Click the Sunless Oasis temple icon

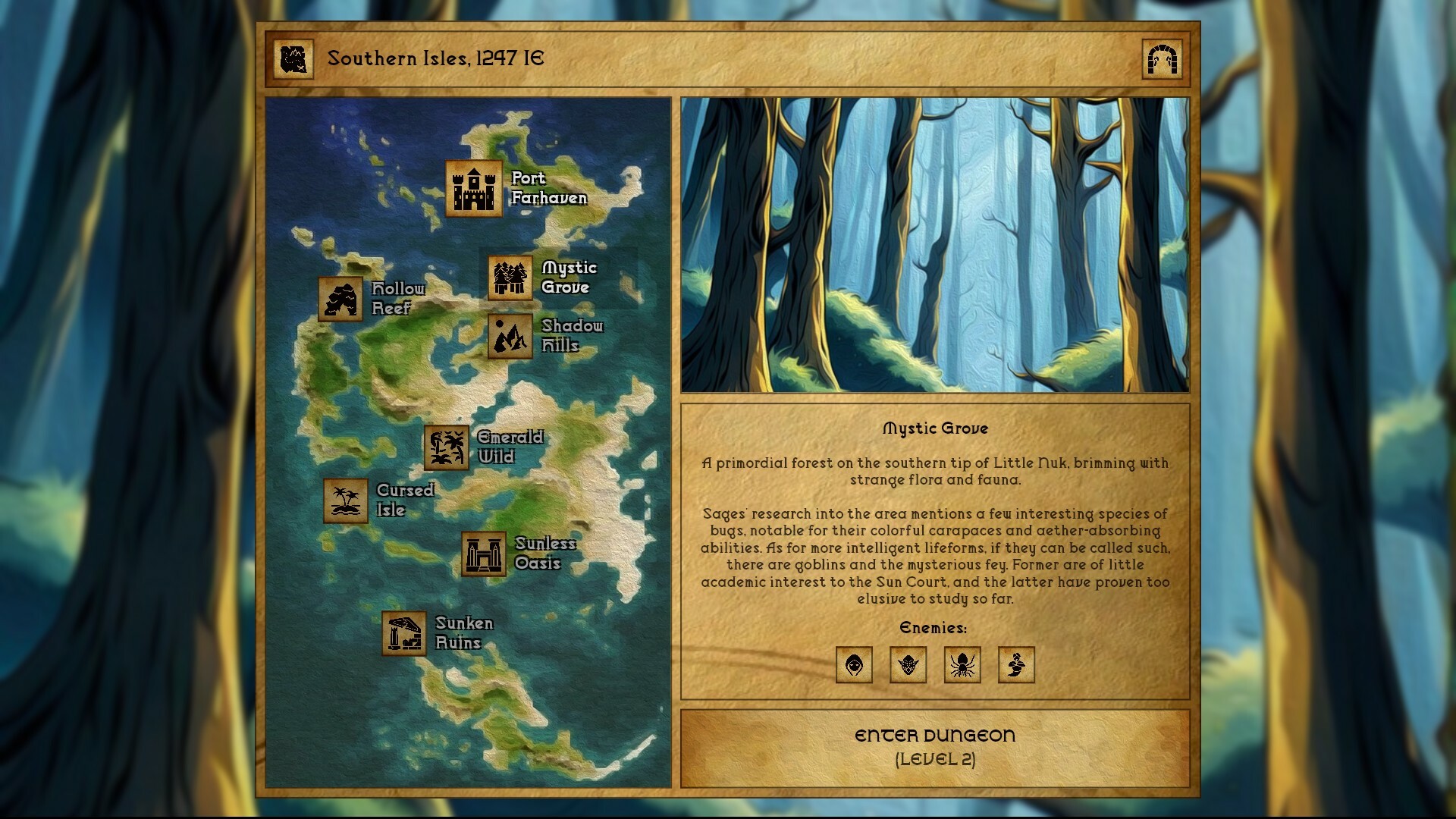click(485, 554)
